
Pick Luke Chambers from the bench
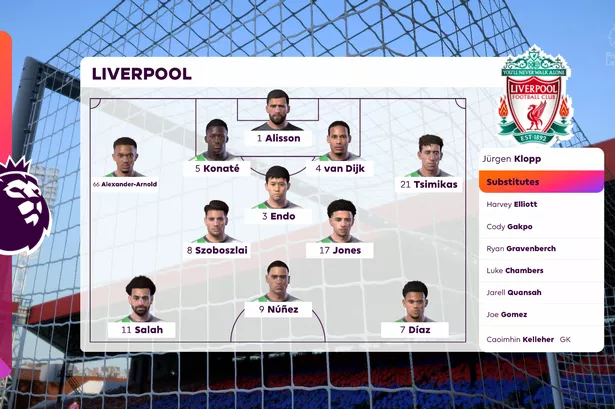(515, 271)
